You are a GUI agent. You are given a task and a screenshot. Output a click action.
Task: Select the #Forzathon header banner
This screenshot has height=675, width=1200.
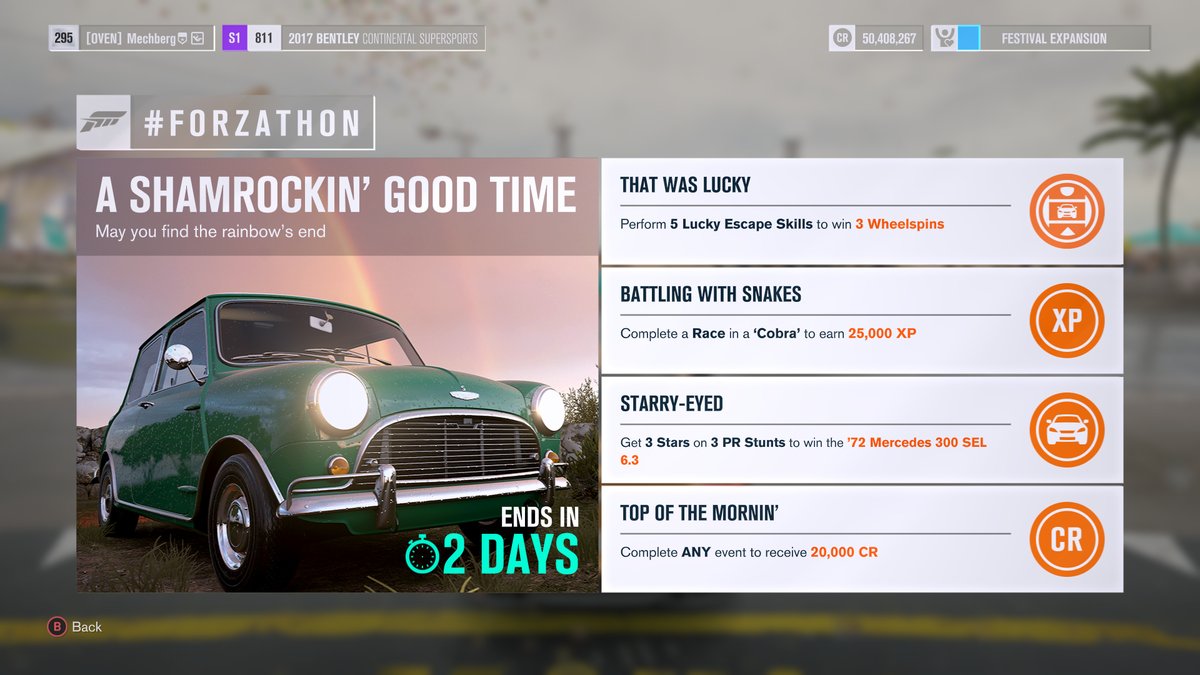(x=226, y=123)
